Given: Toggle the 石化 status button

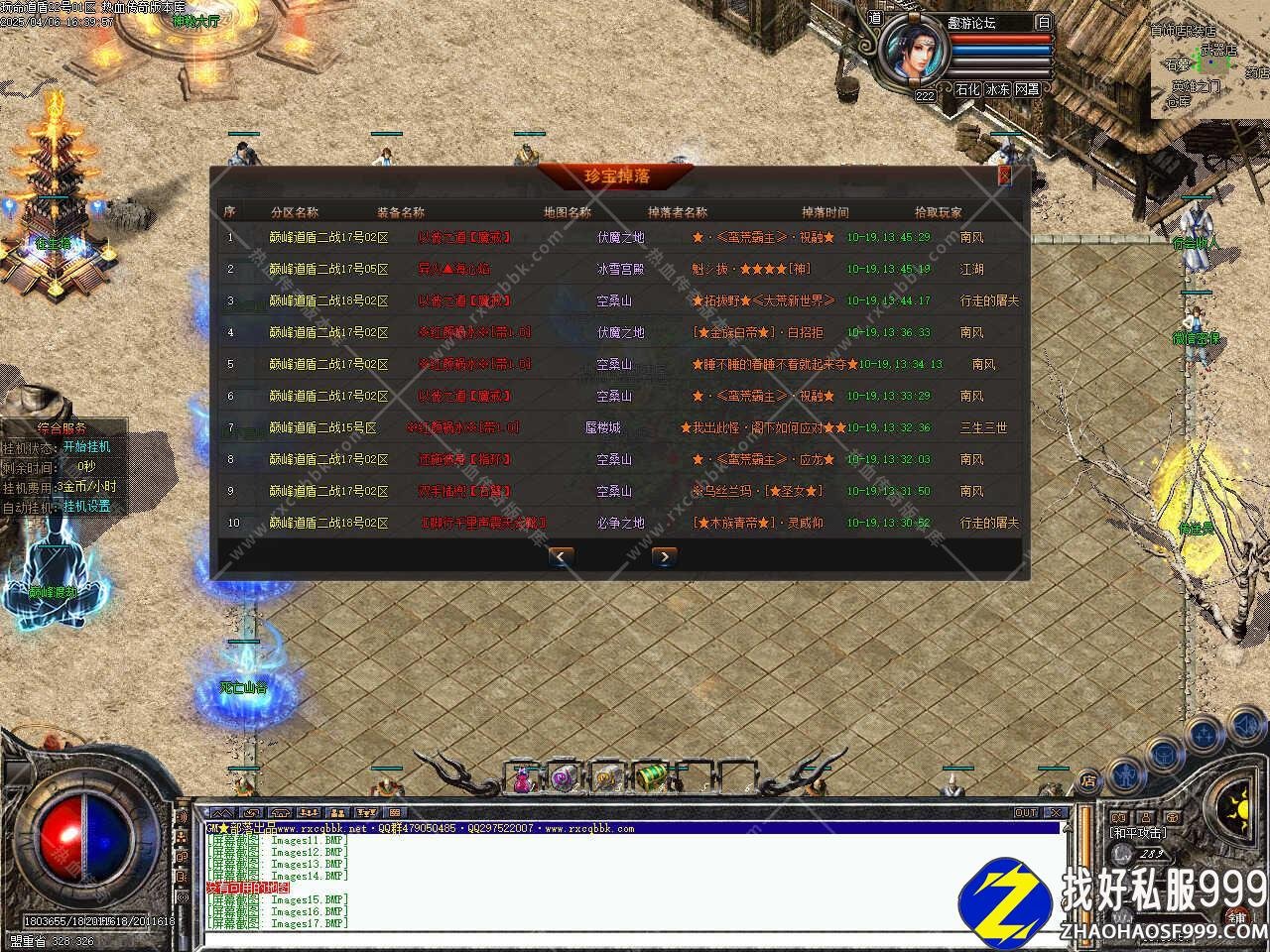Looking at the screenshot, I should tap(967, 89).
